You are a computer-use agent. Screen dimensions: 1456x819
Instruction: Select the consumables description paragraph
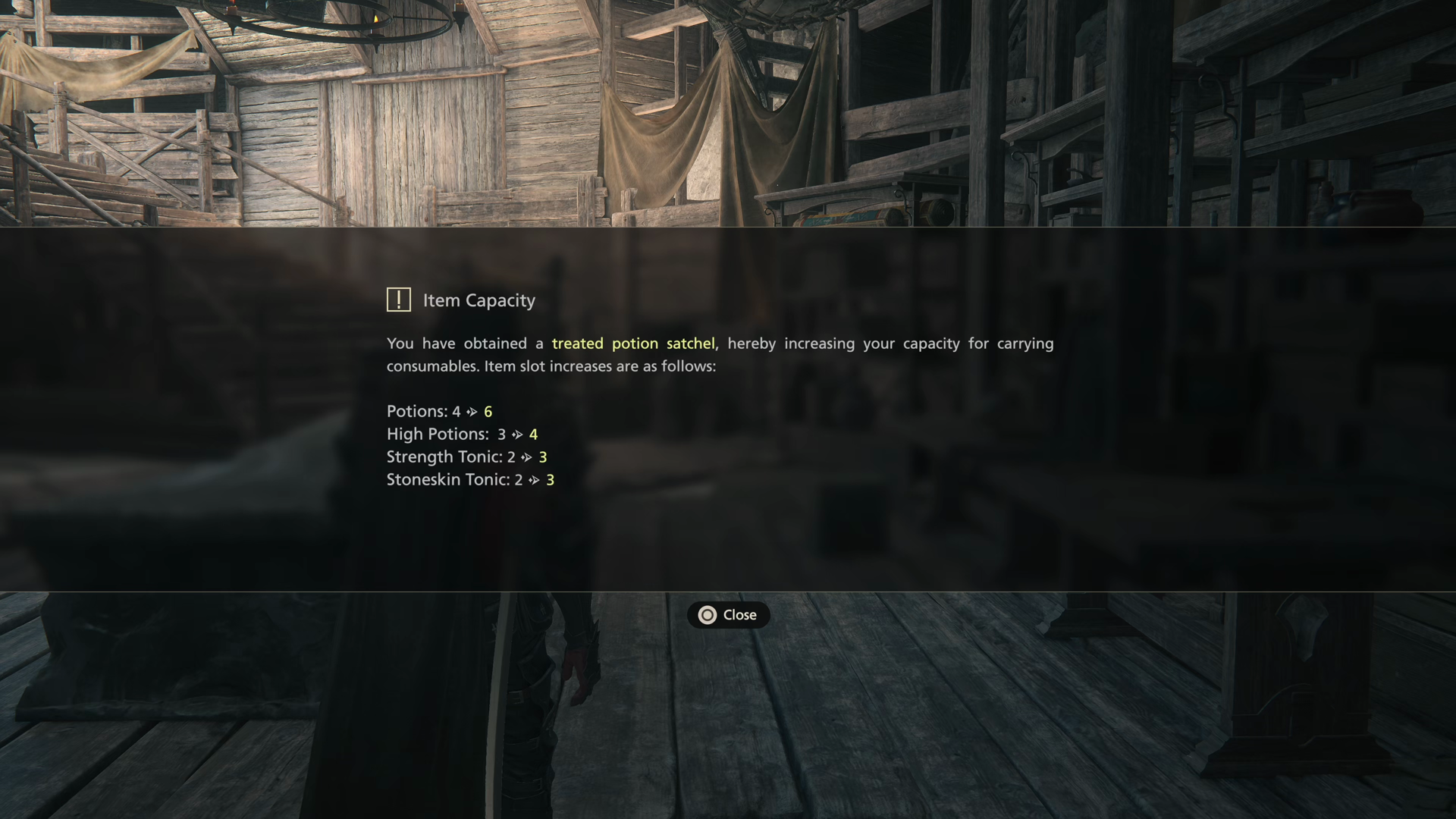pyautogui.click(x=720, y=354)
